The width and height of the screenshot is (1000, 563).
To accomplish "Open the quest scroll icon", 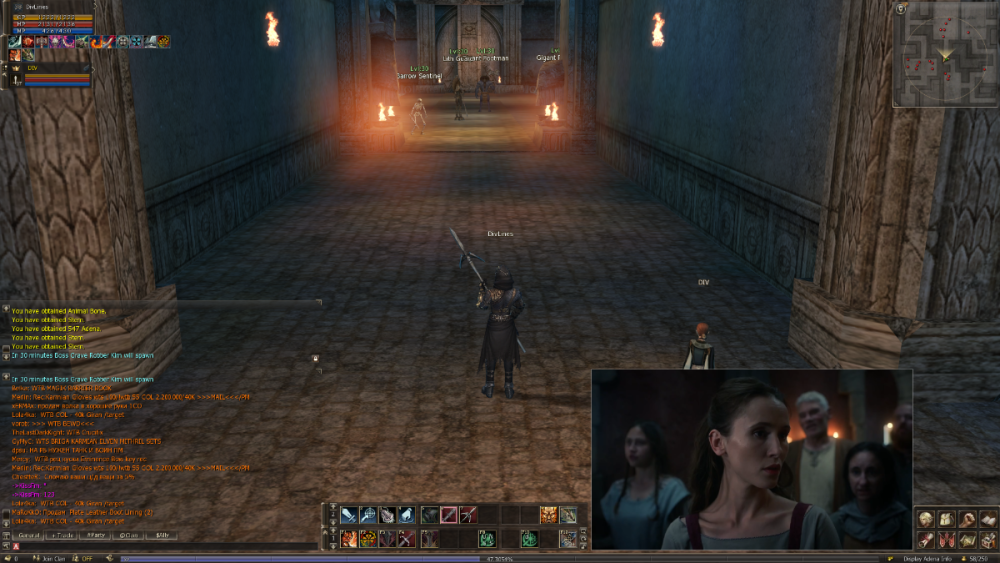I will (926, 539).
